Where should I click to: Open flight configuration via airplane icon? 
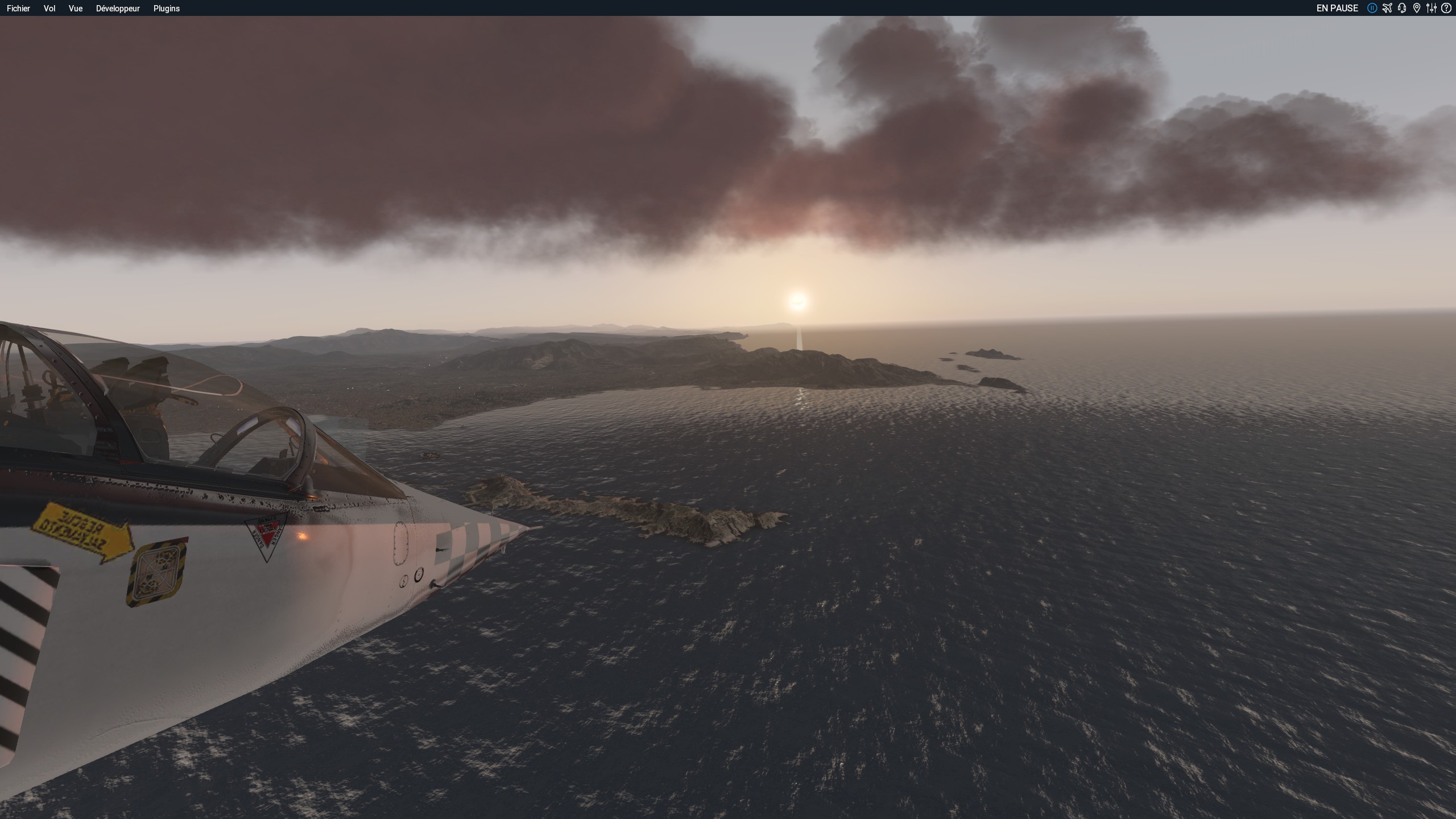[1387, 8]
